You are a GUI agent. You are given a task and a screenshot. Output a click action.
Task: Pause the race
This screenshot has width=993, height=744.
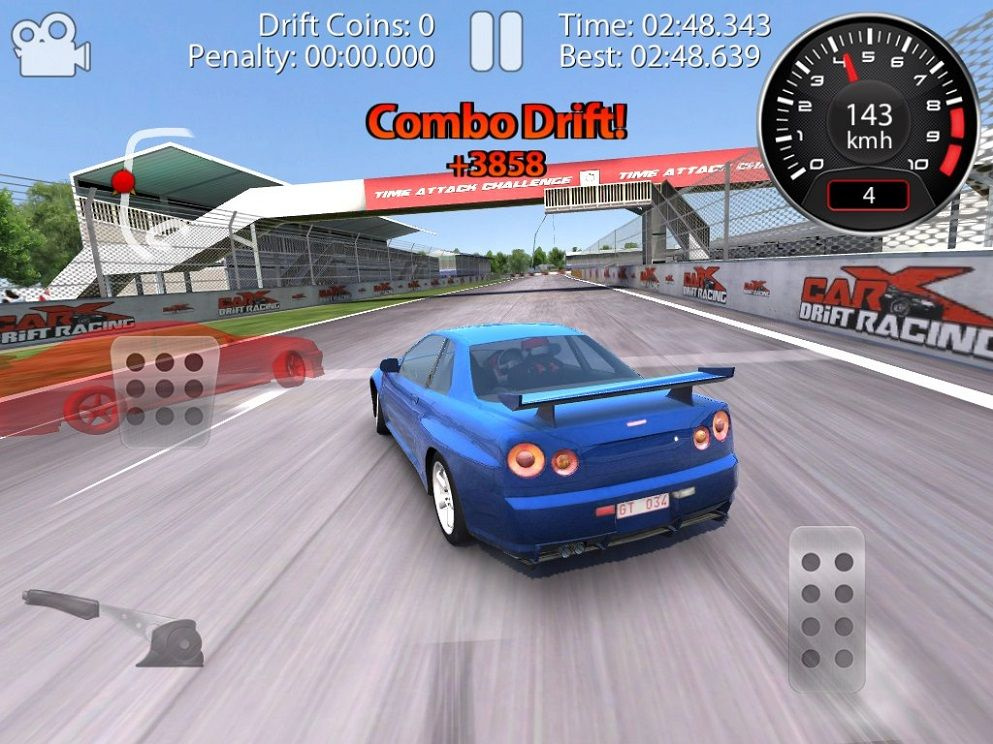[x=496, y=42]
